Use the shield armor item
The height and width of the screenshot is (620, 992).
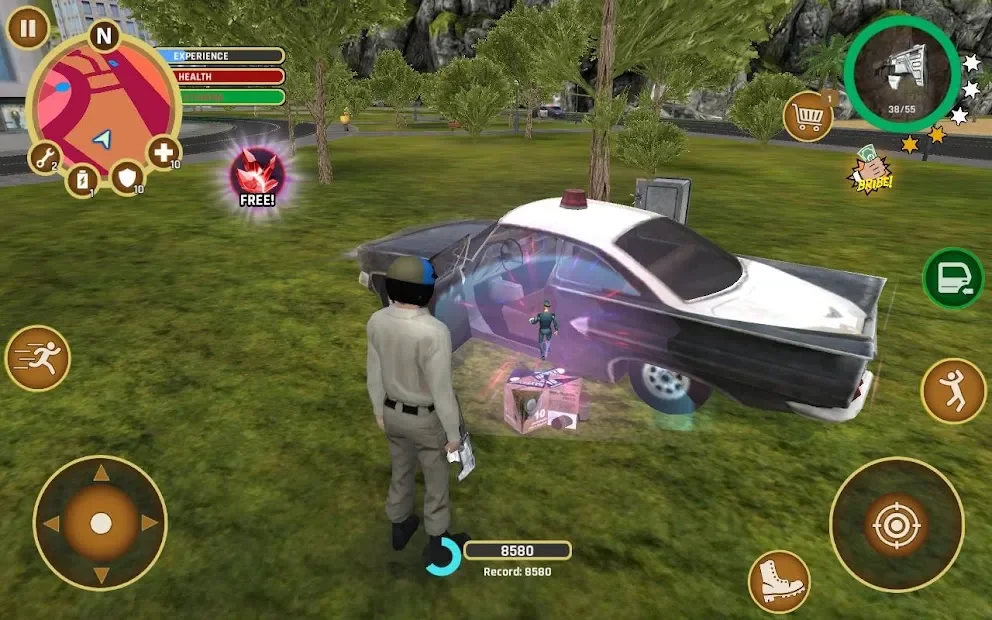tap(127, 178)
